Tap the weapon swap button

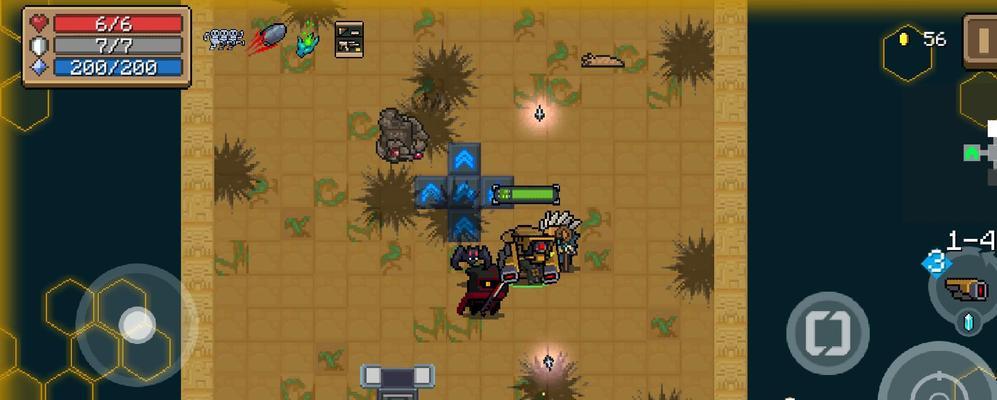coord(827,332)
